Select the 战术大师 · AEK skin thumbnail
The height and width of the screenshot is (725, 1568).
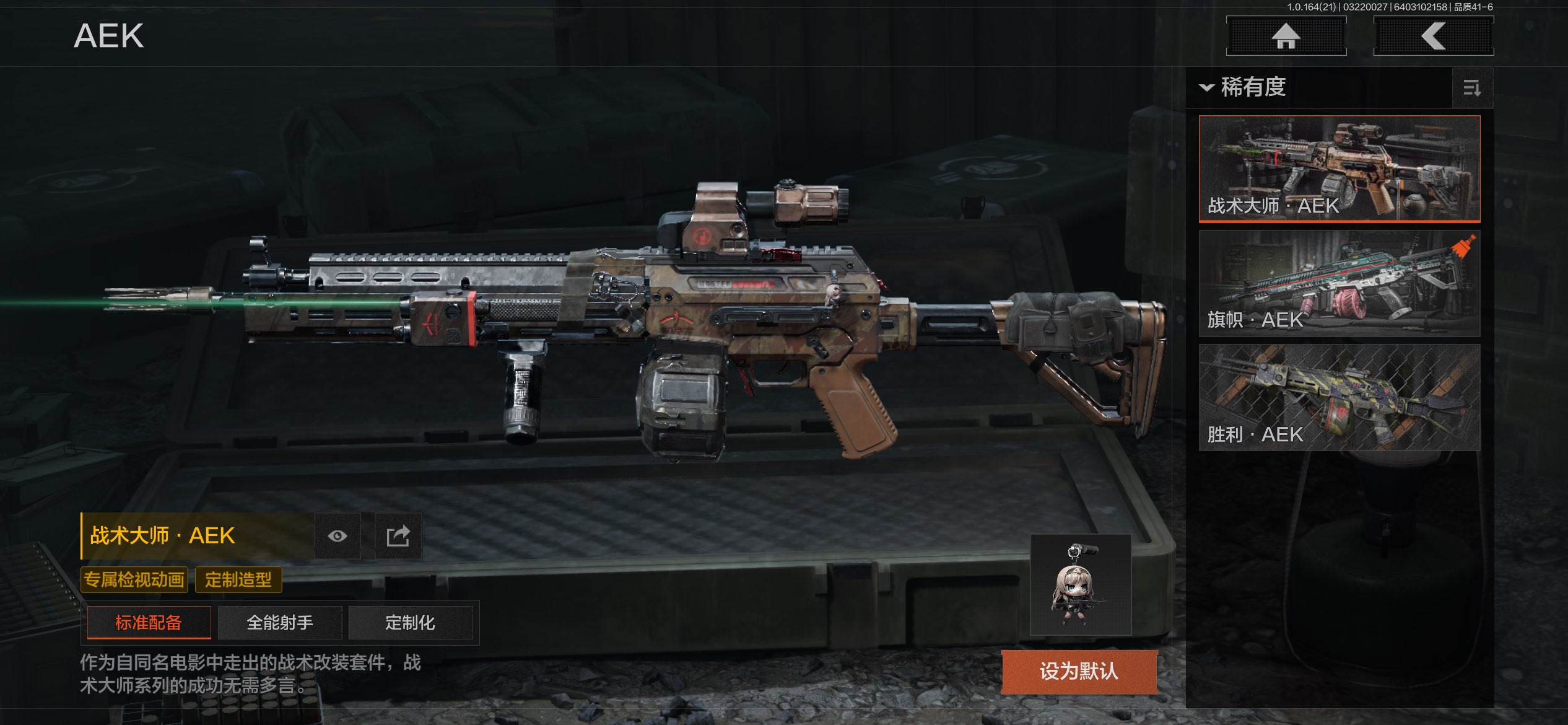(x=1339, y=168)
